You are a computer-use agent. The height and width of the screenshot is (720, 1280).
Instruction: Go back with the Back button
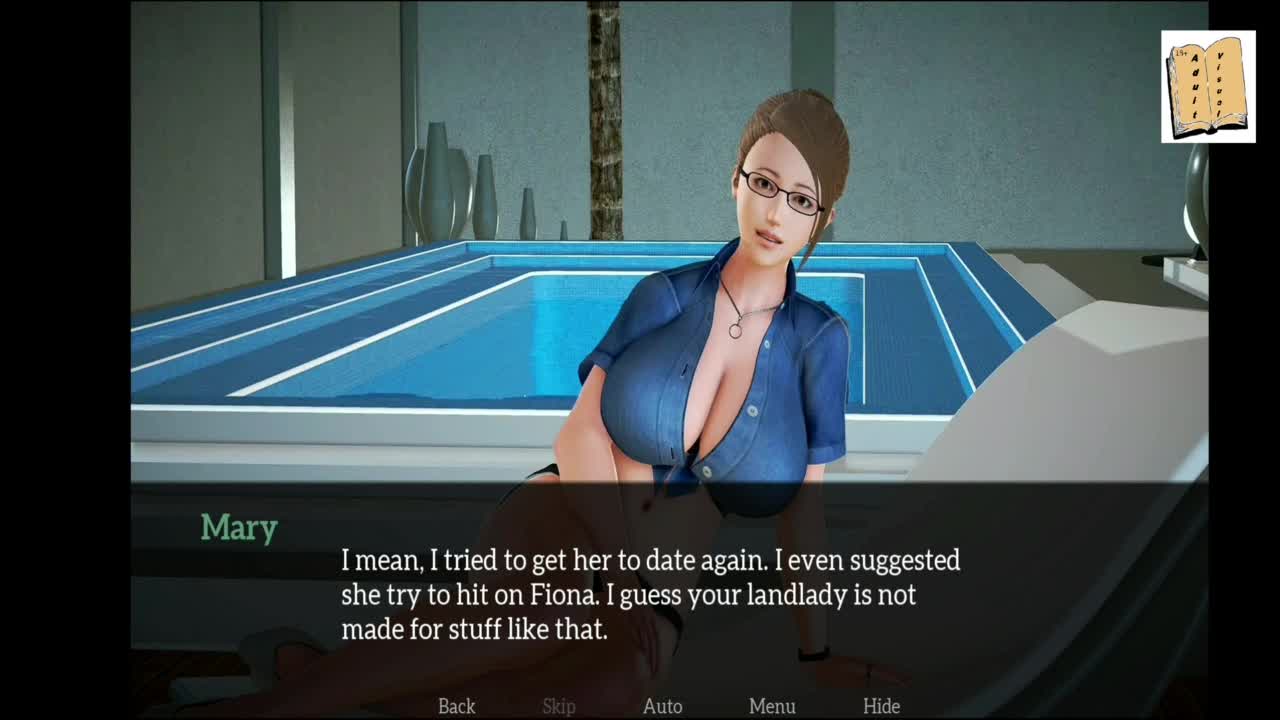[x=457, y=706]
